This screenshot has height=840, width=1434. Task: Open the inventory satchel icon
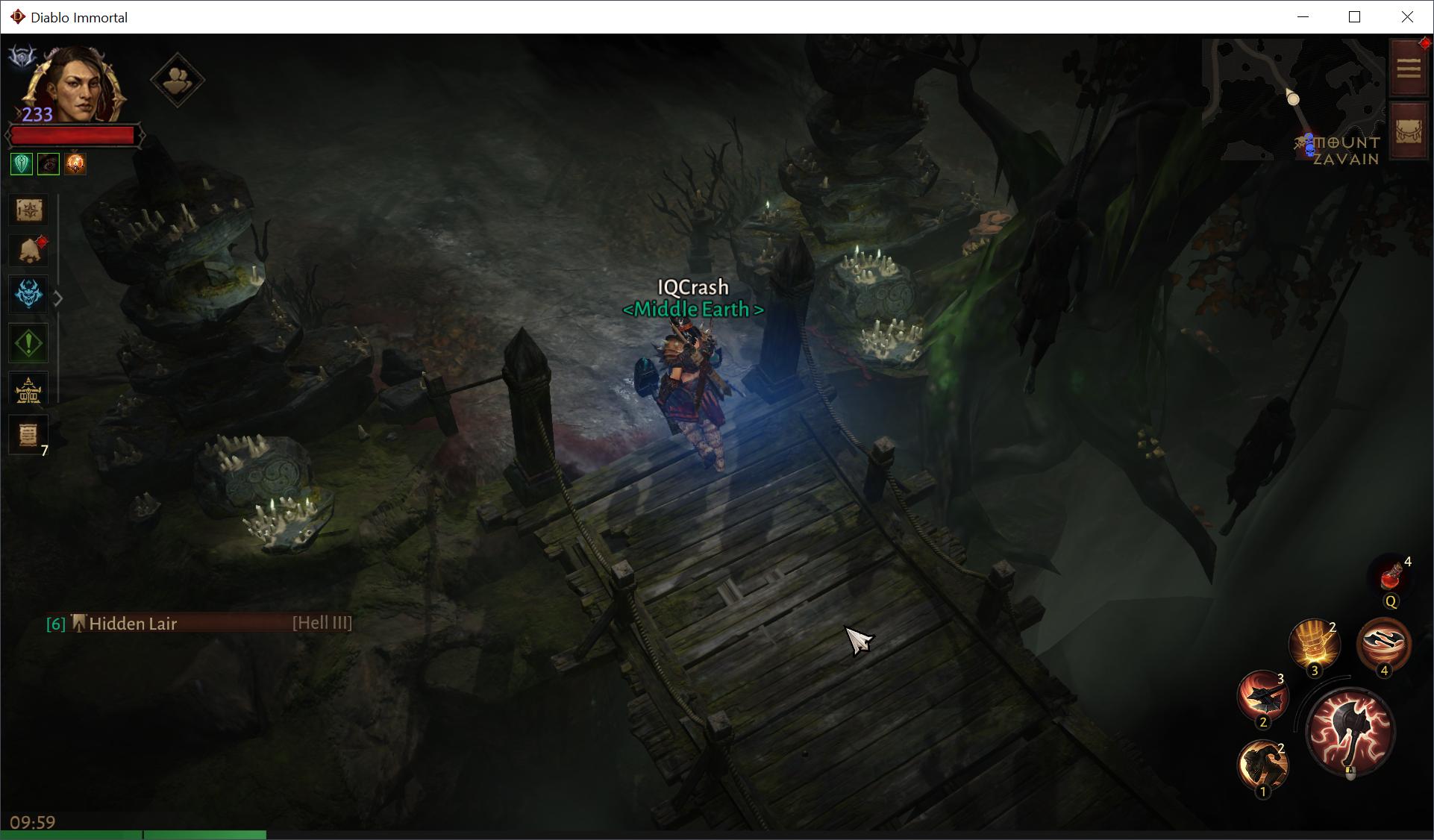[x=1409, y=131]
